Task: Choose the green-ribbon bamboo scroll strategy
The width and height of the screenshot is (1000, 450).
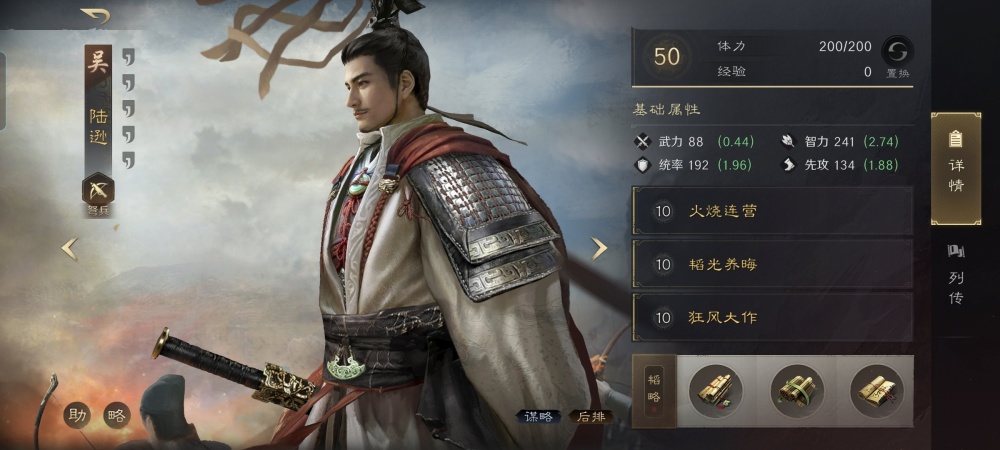Action: (x=797, y=390)
